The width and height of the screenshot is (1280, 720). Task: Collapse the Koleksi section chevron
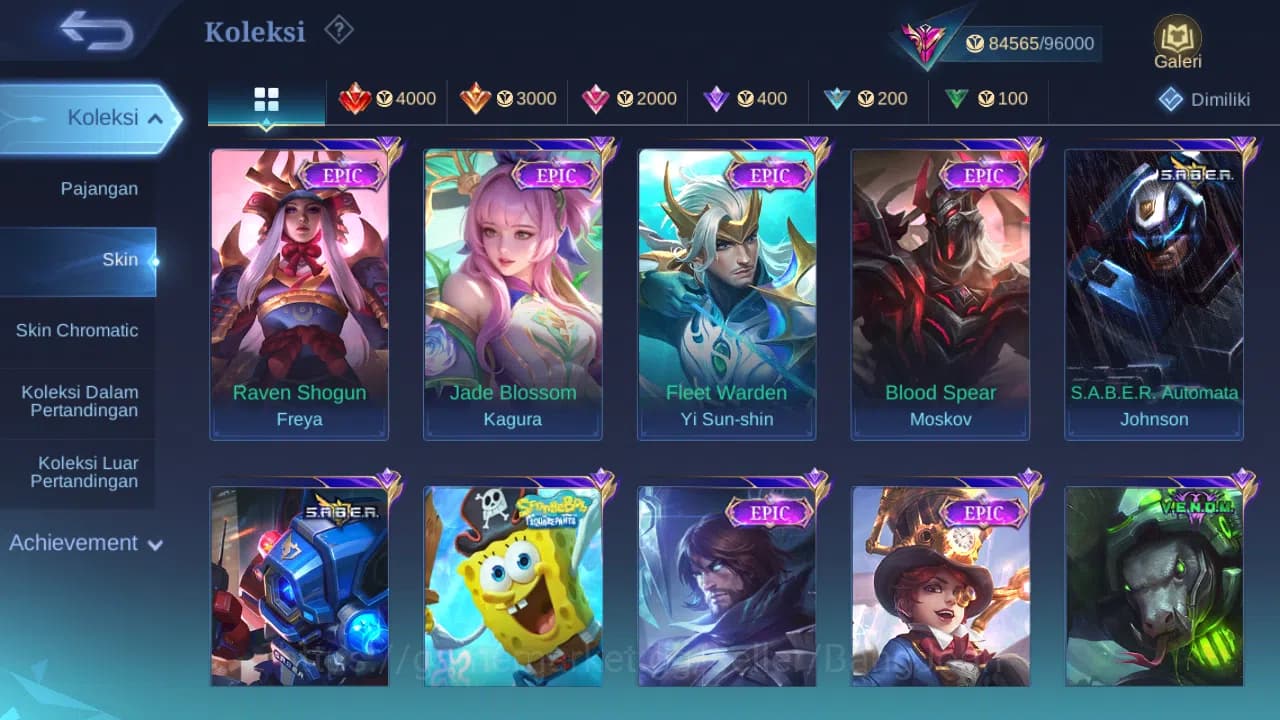pos(155,117)
